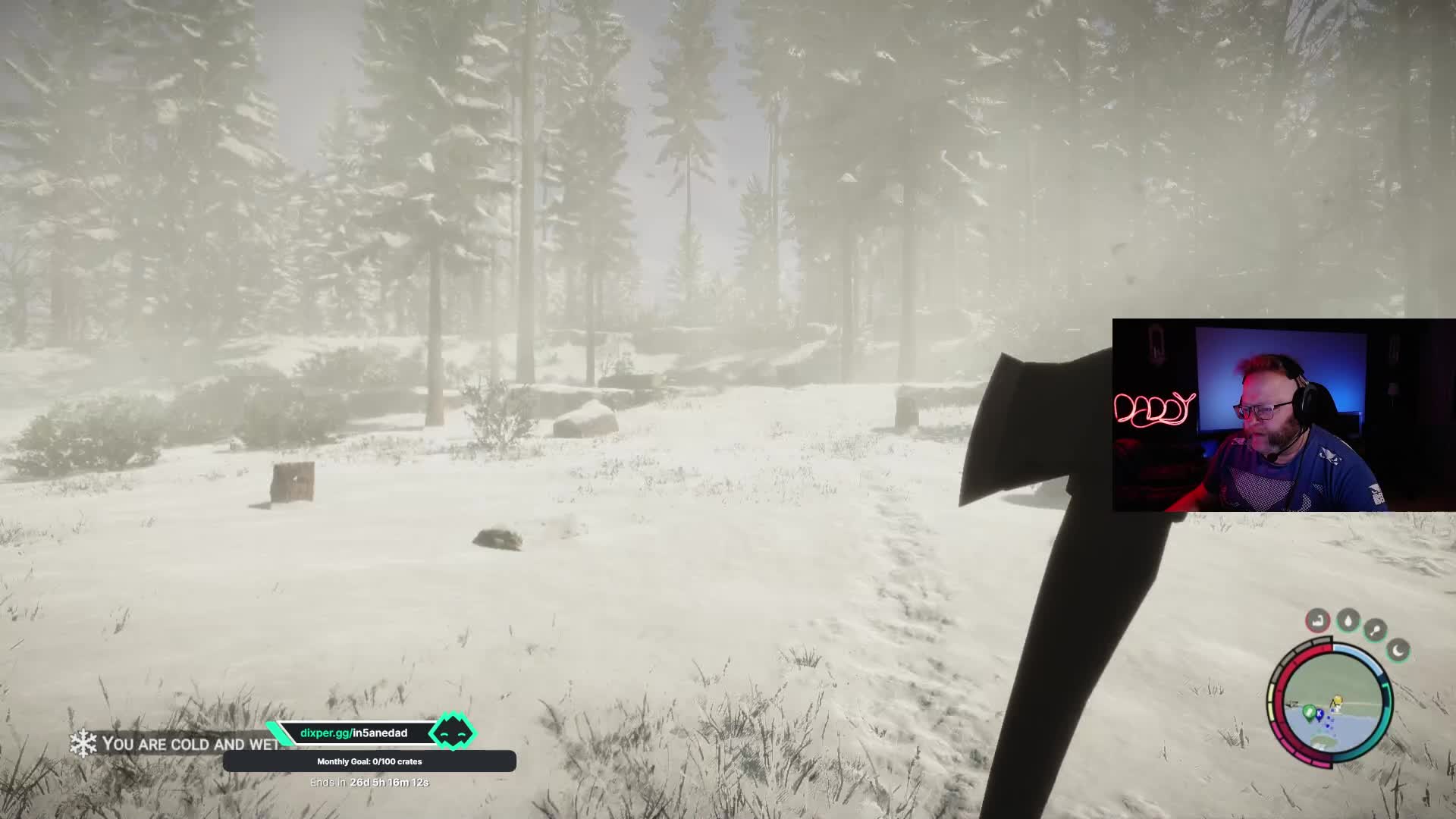The image size is (1456, 819).
Task: Click the drumstick hunger icon
Action: (x=1376, y=629)
